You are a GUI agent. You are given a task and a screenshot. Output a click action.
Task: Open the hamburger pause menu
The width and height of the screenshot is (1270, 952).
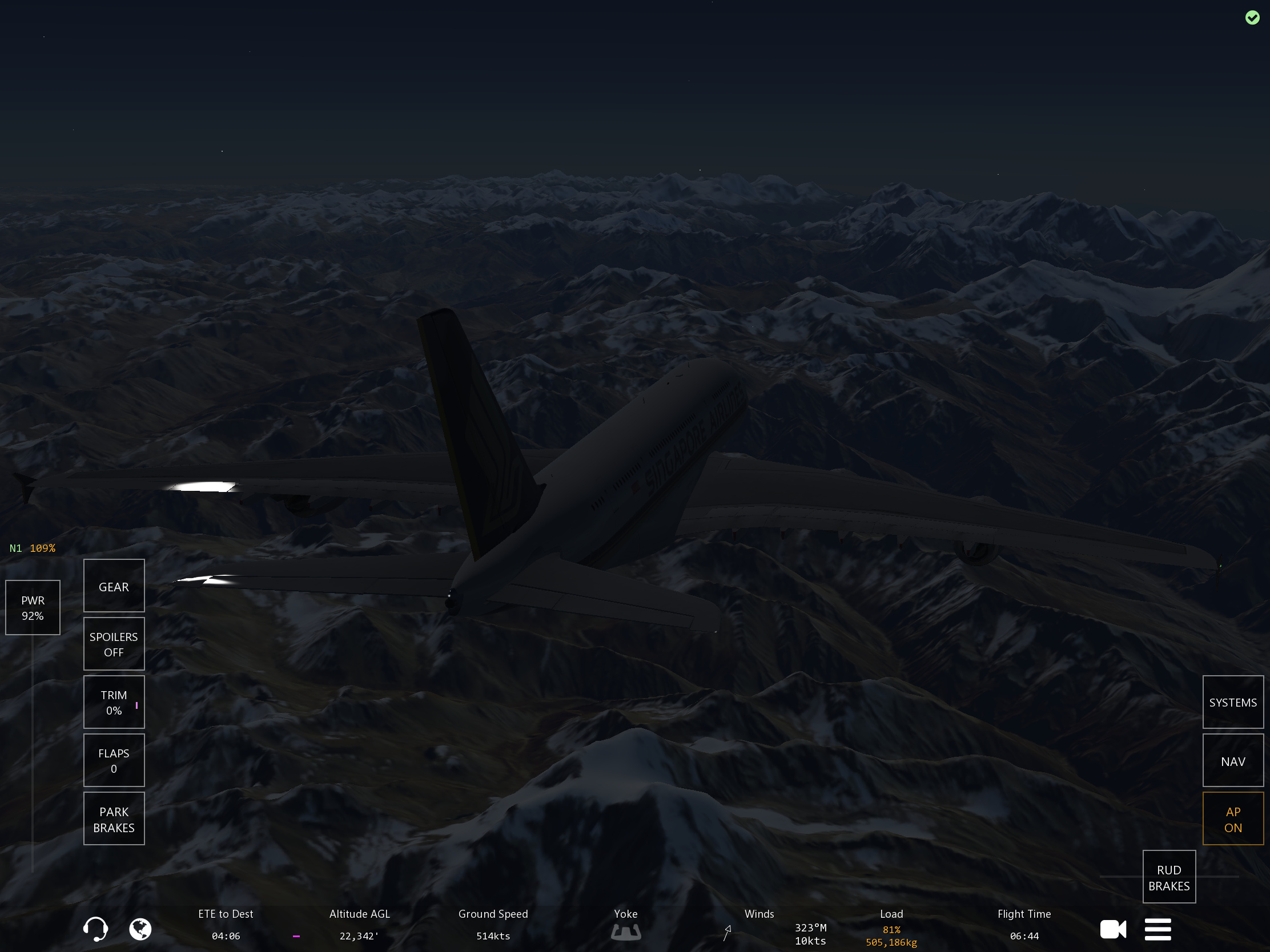1158,929
